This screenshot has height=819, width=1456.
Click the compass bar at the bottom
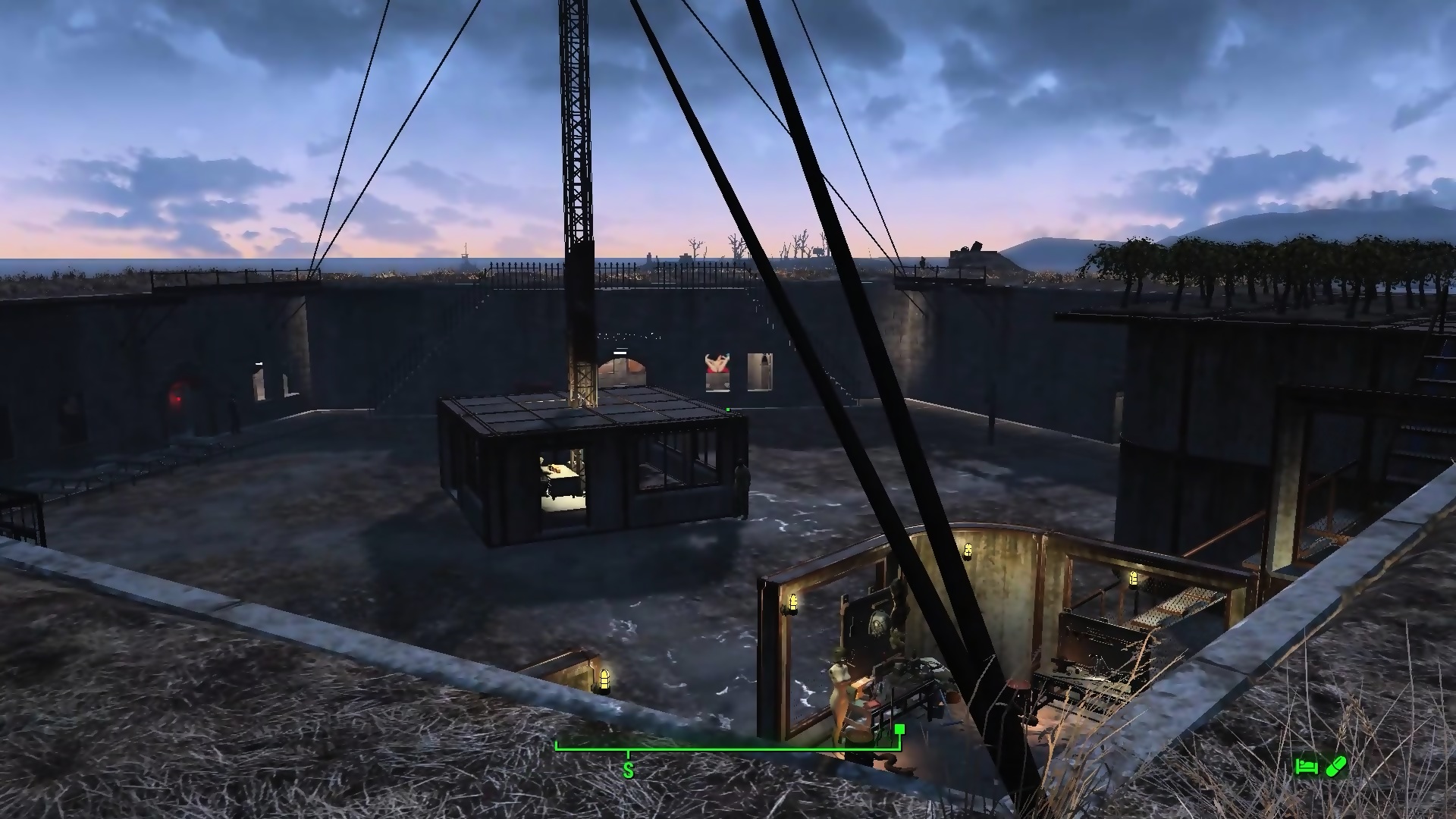coord(728,748)
